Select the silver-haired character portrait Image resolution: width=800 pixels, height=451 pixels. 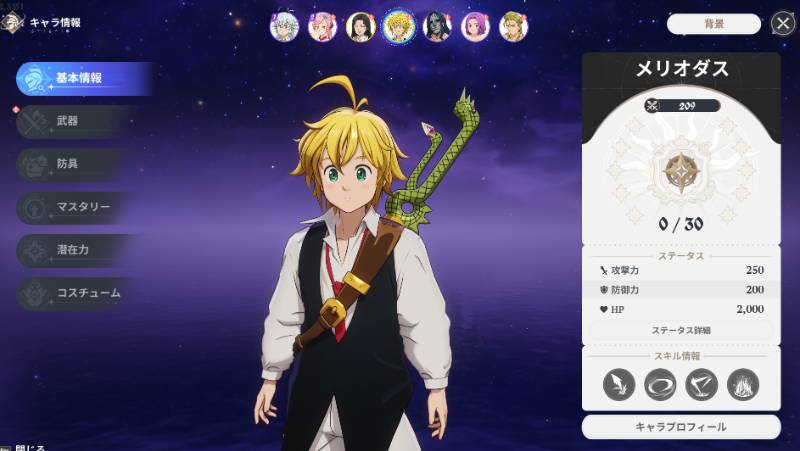click(284, 26)
